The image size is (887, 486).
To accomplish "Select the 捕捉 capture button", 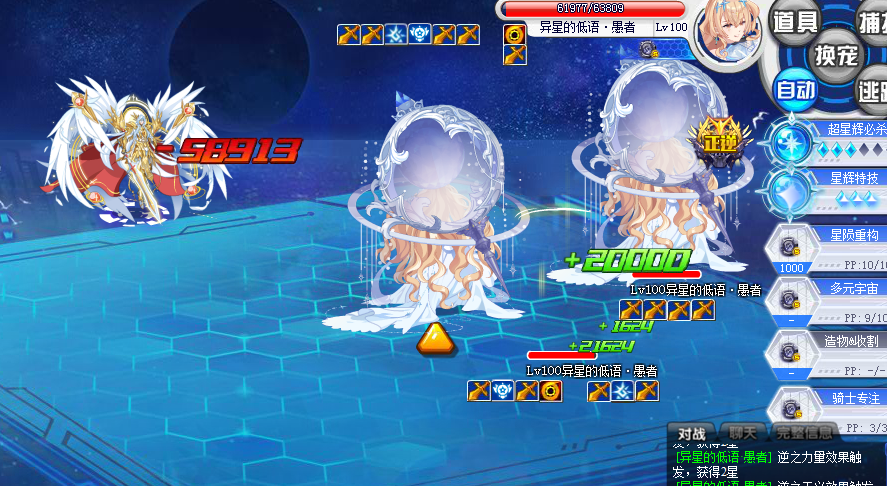I will pyautogui.click(x=873, y=22).
